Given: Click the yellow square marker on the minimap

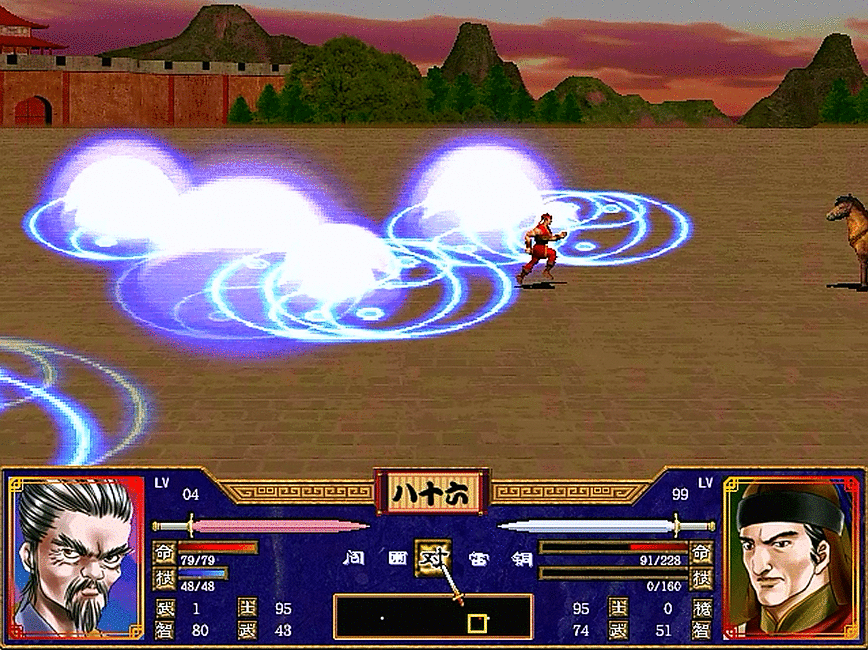Looking at the screenshot, I should click(478, 623).
